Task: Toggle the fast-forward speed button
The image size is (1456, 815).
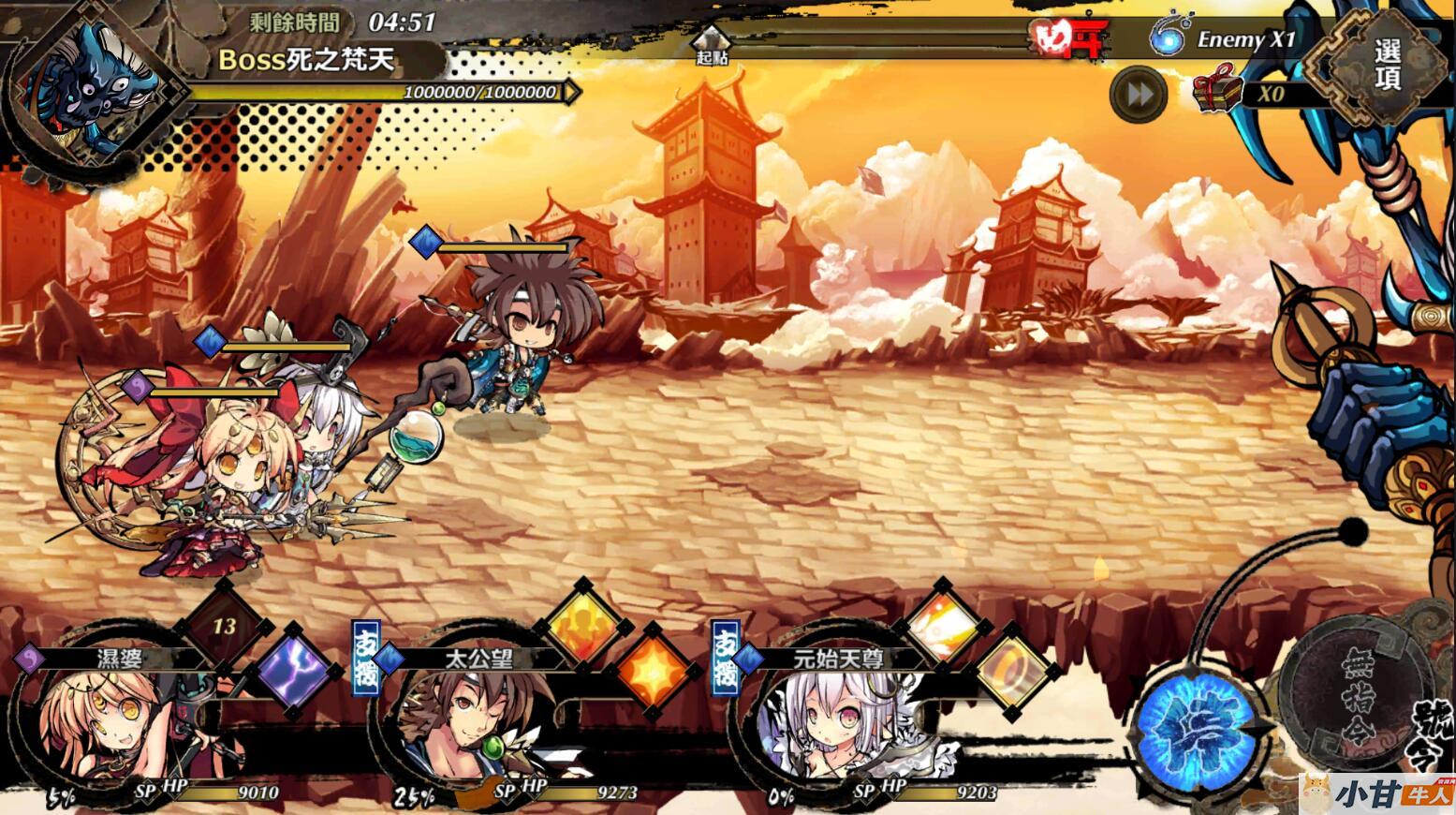Action: click(x=1139, y=95)
